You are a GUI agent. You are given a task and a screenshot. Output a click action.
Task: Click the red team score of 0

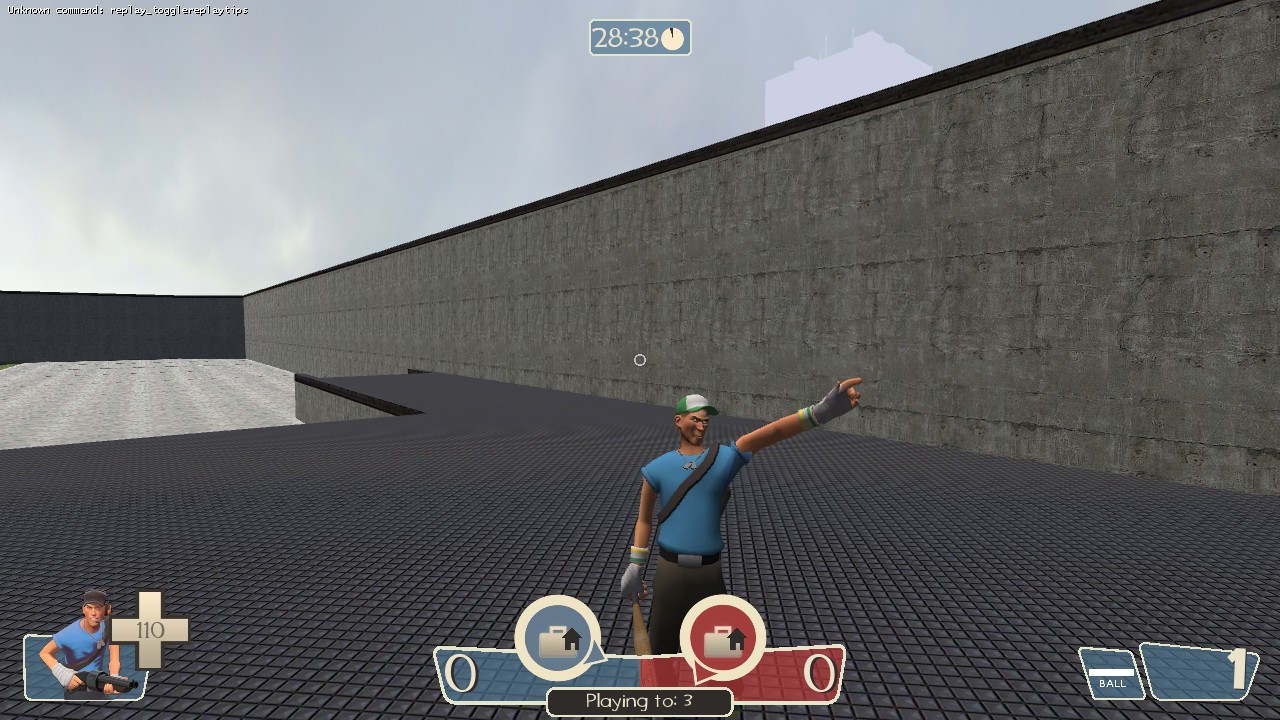click(822, 675)
